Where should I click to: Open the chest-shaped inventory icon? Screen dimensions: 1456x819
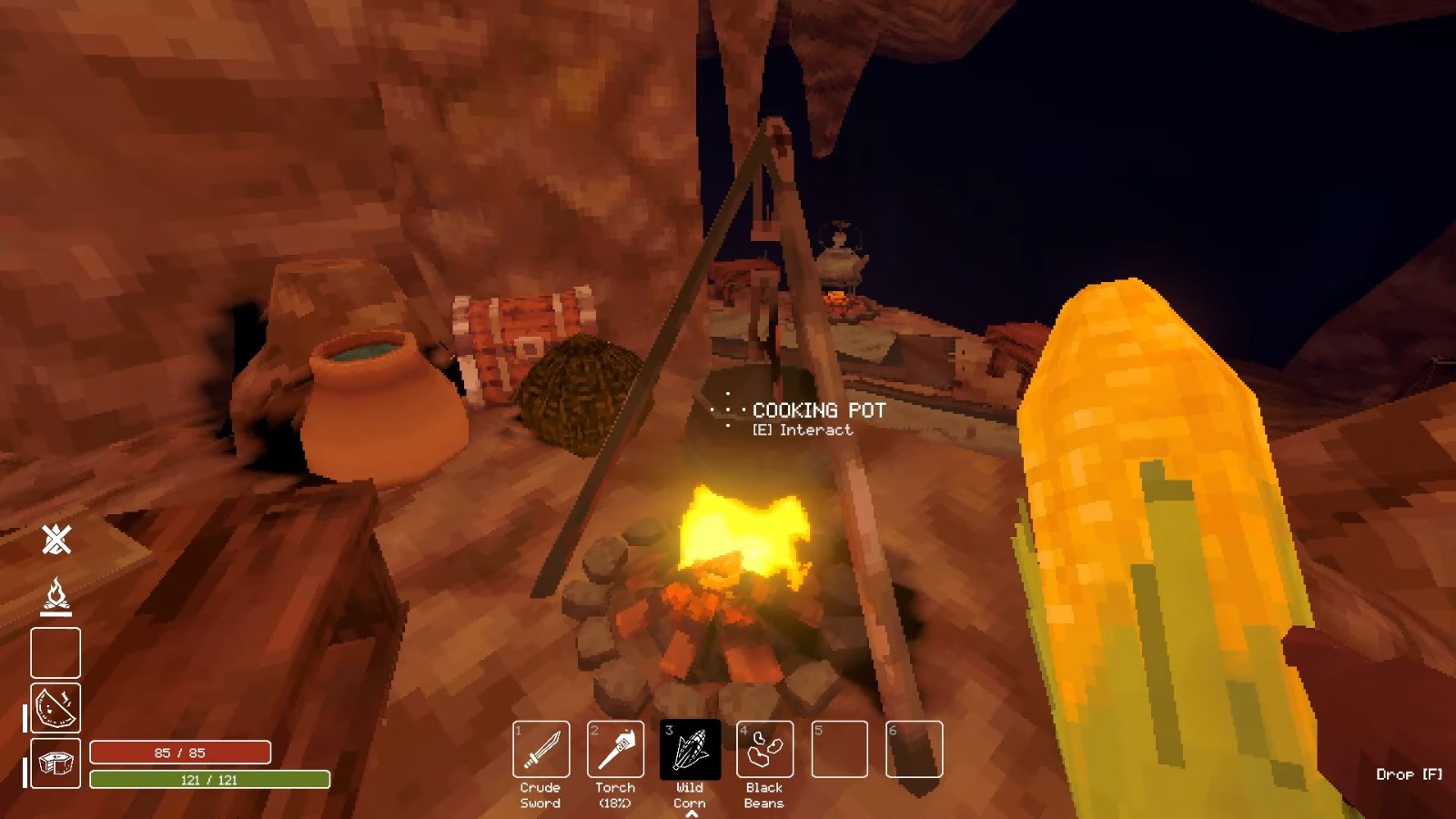point(56,763)
